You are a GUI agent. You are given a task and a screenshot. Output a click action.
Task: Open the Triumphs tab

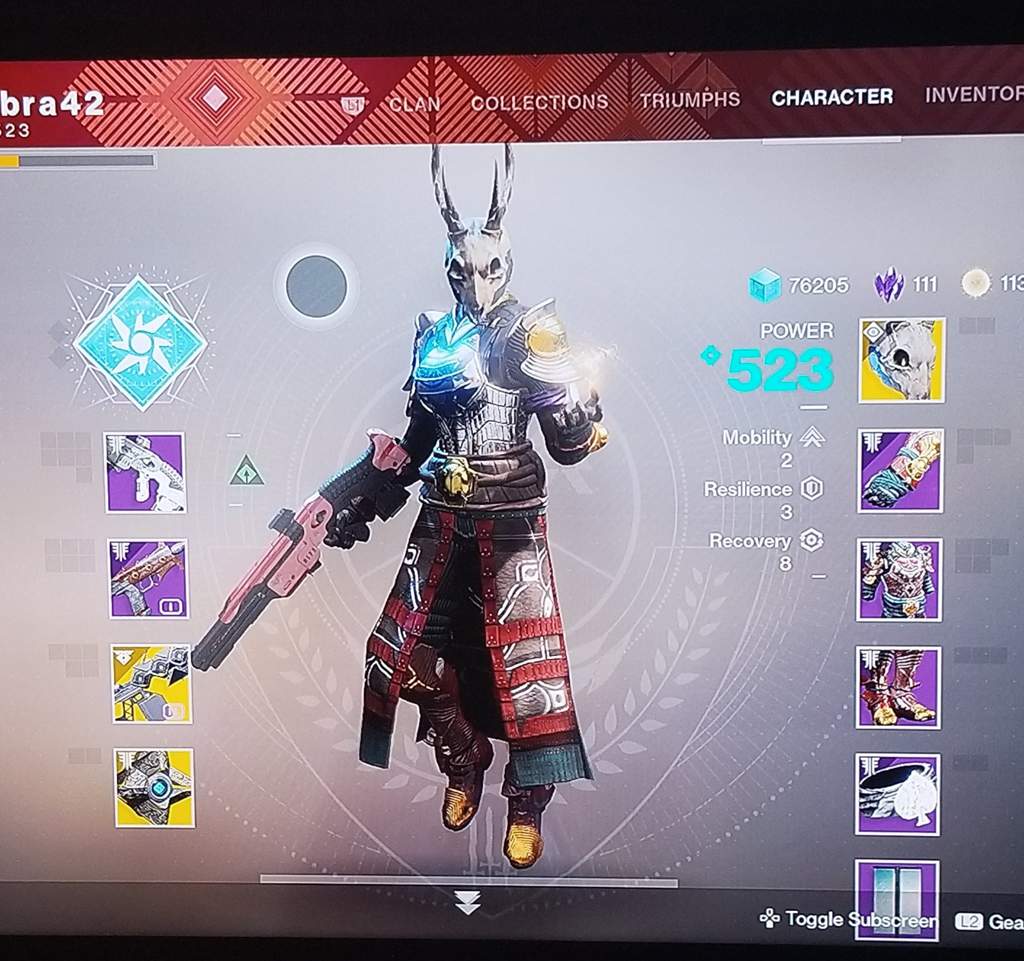tap(690, 99)
